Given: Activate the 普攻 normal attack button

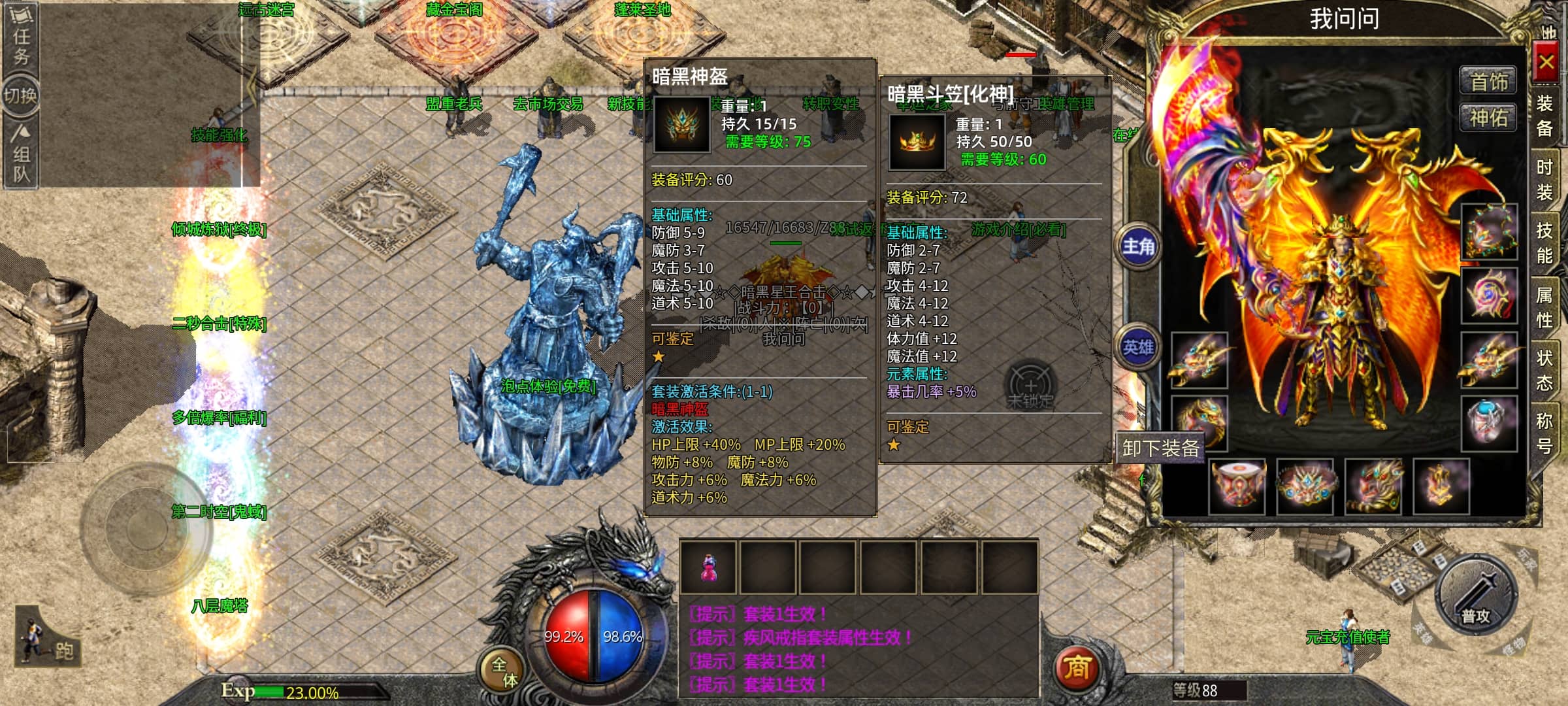Looking at the screenshot, I should tap(1475, 596).
